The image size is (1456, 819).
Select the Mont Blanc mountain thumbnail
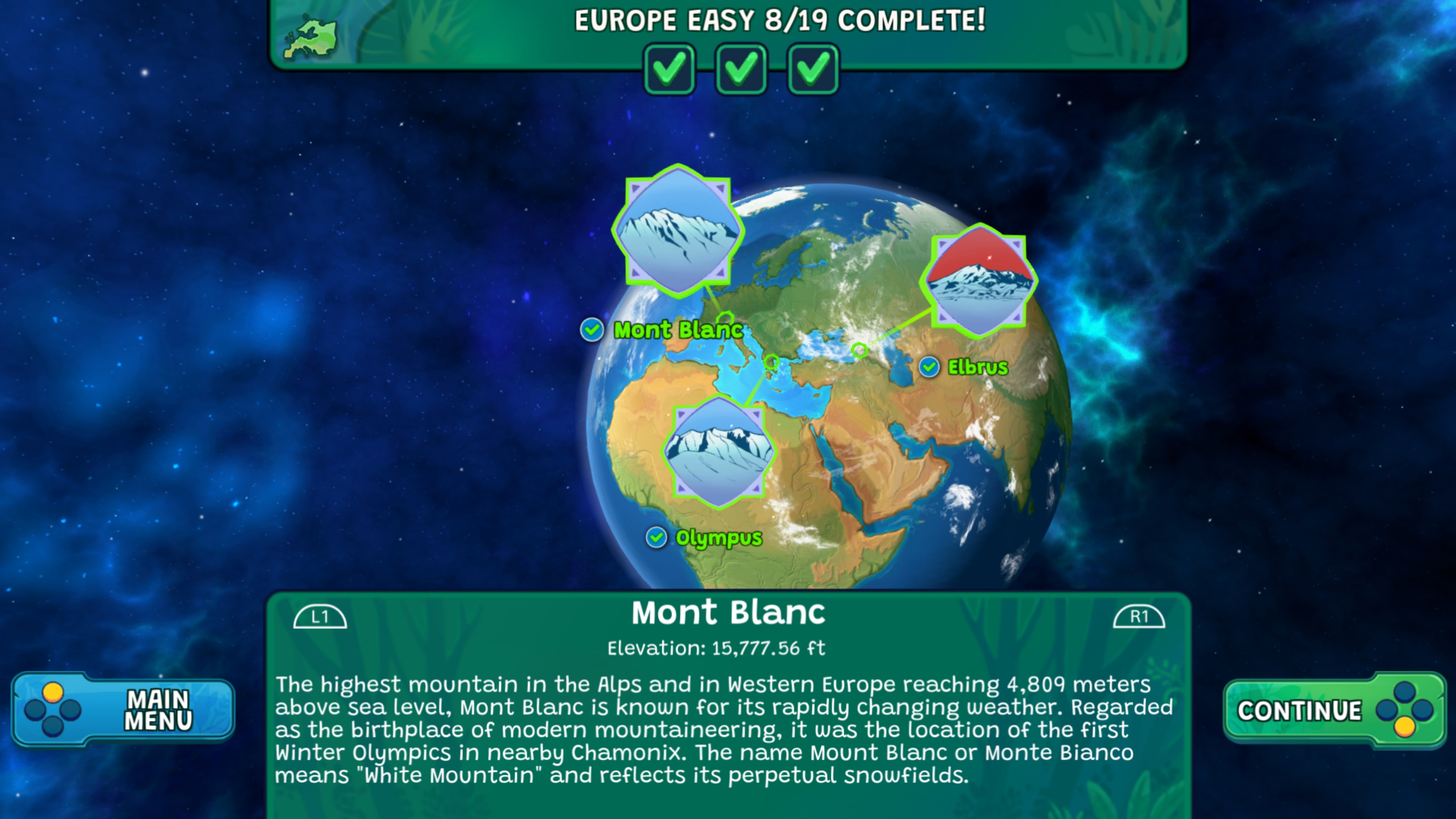click(x=678, y=232)
